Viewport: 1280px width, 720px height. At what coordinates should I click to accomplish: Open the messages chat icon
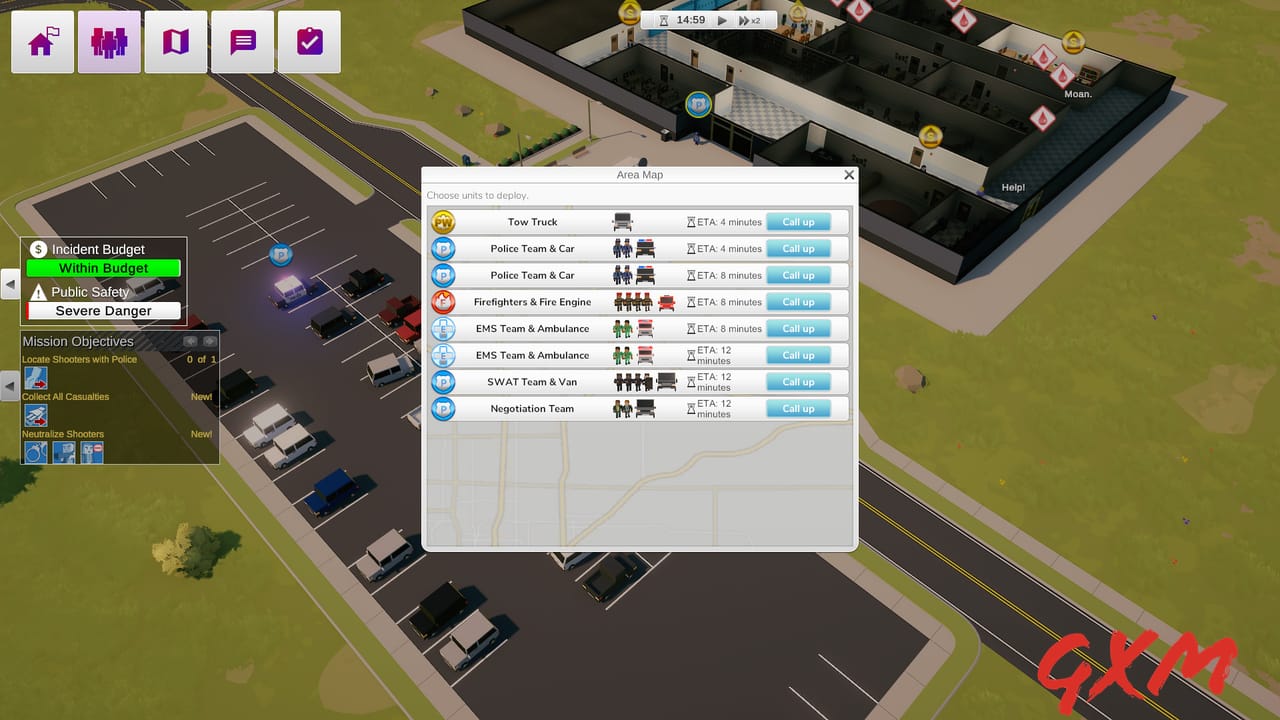[x=242, y=41]
